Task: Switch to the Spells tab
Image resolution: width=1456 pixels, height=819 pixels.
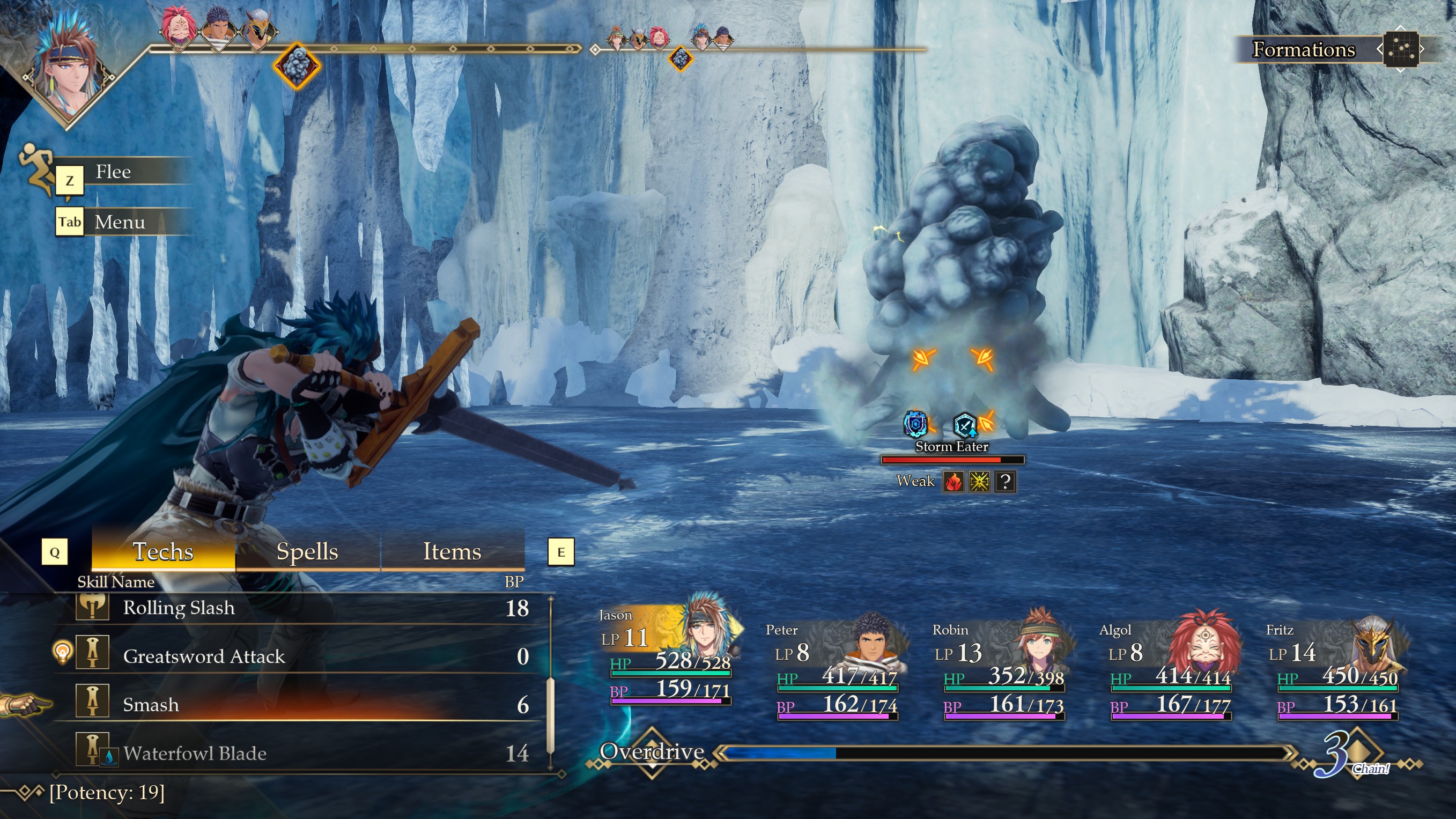Action: click(307, 551)
